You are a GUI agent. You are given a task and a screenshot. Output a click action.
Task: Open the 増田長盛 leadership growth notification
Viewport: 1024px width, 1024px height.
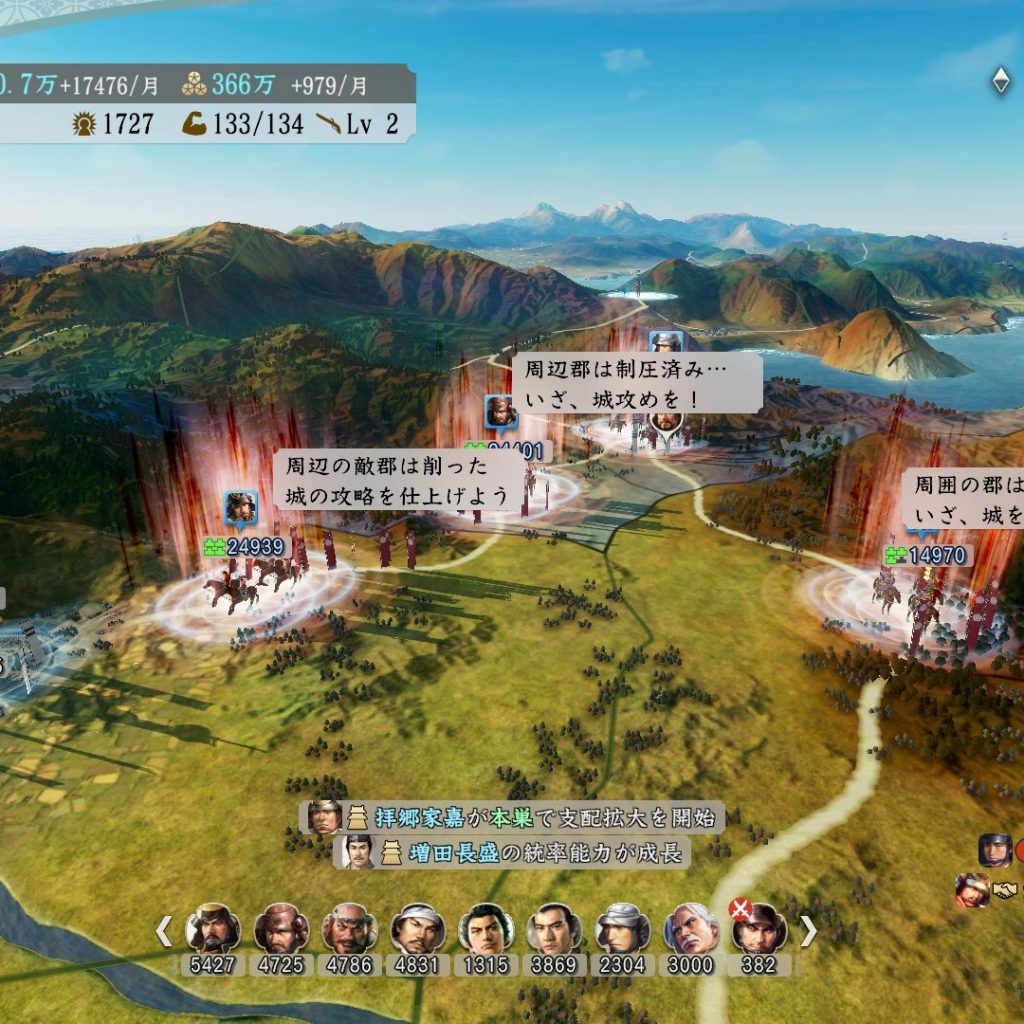pos(514,852)
